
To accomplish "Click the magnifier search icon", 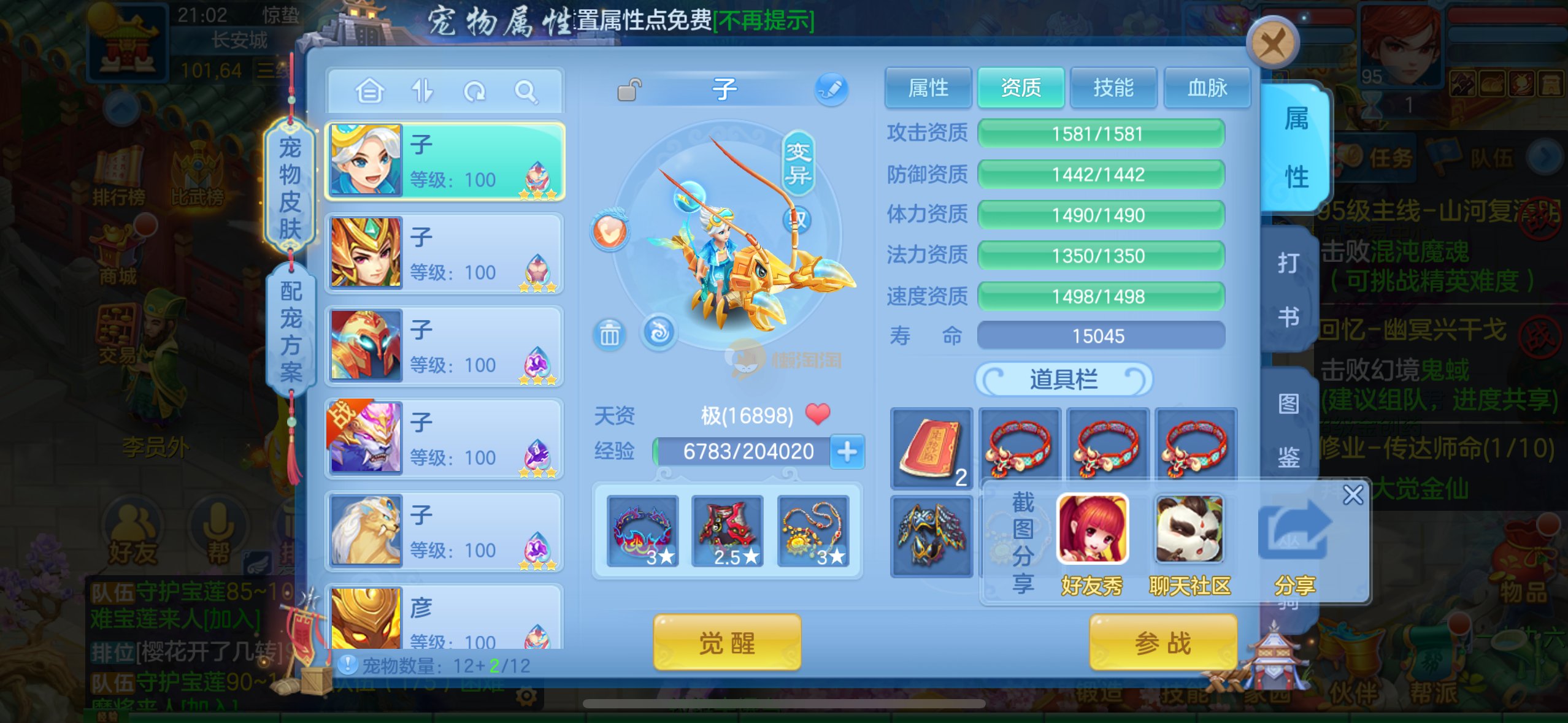I will click(x=525, y=92).
